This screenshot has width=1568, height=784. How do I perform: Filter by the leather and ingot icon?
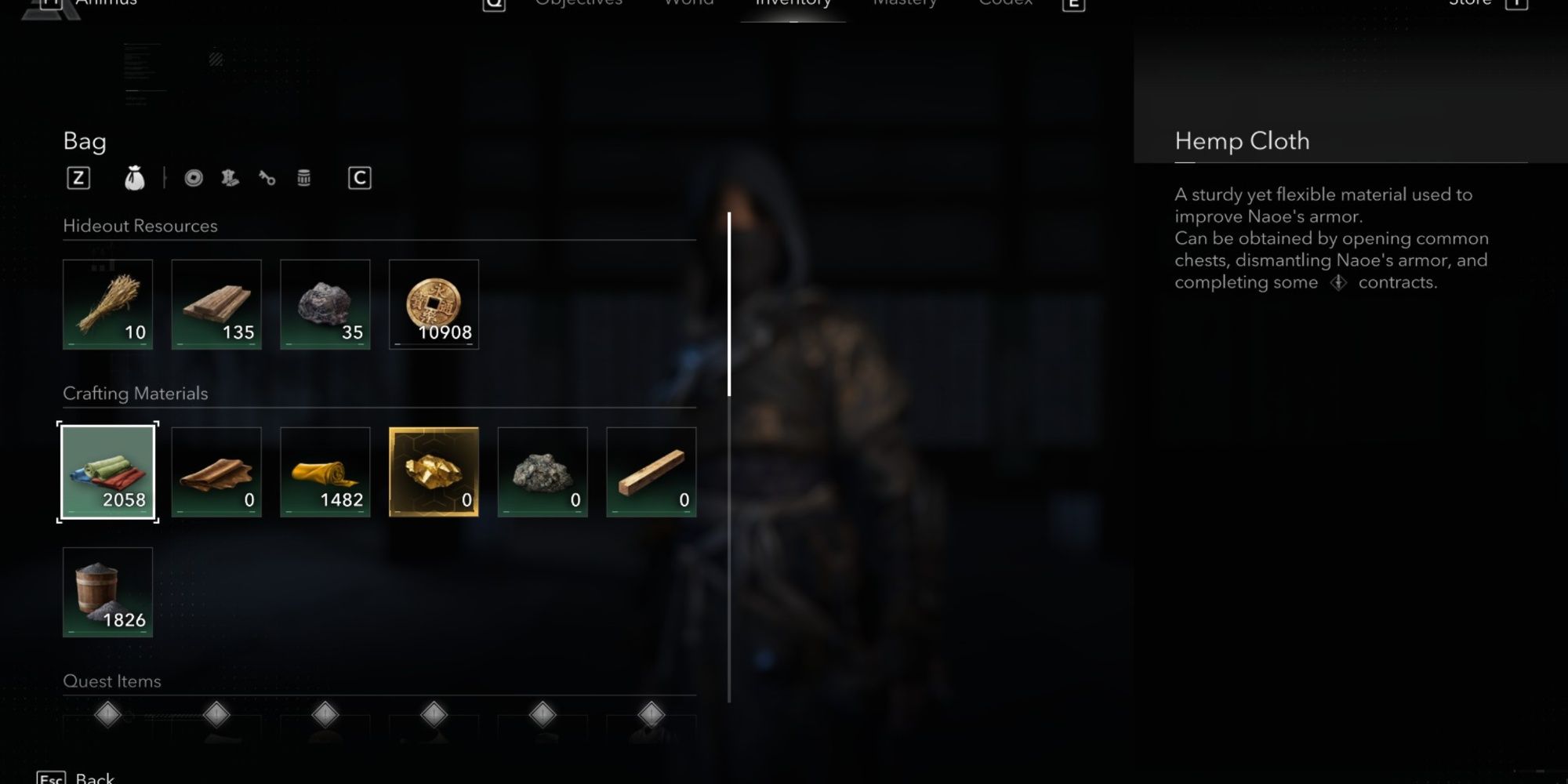click(229, 177)
